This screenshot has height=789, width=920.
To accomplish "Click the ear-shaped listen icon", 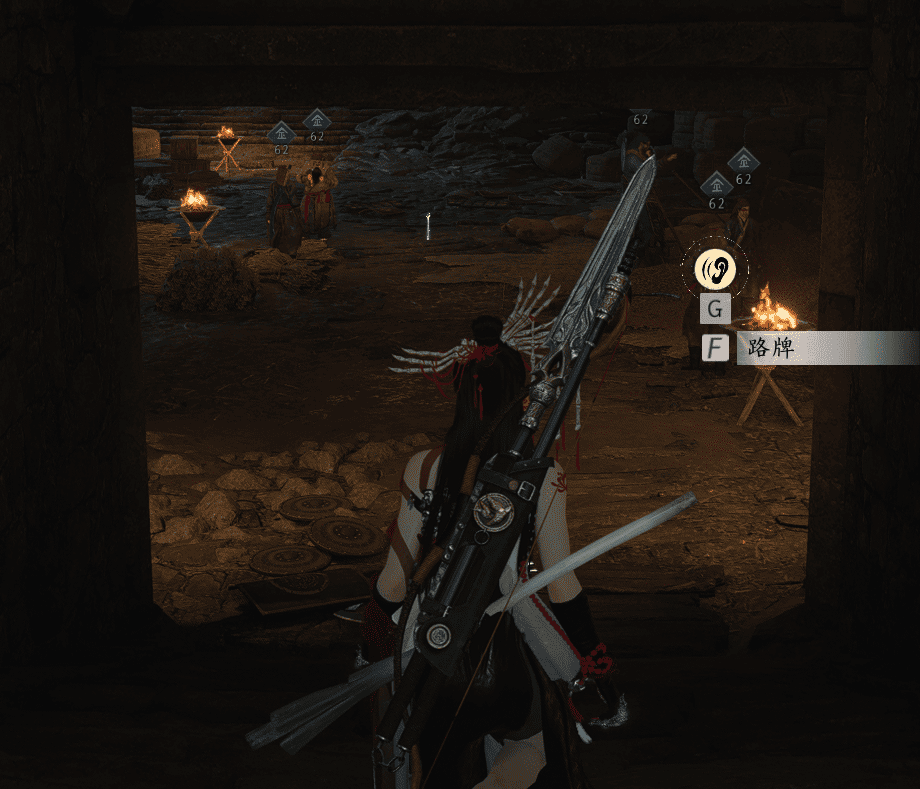I will pos(715,268).
